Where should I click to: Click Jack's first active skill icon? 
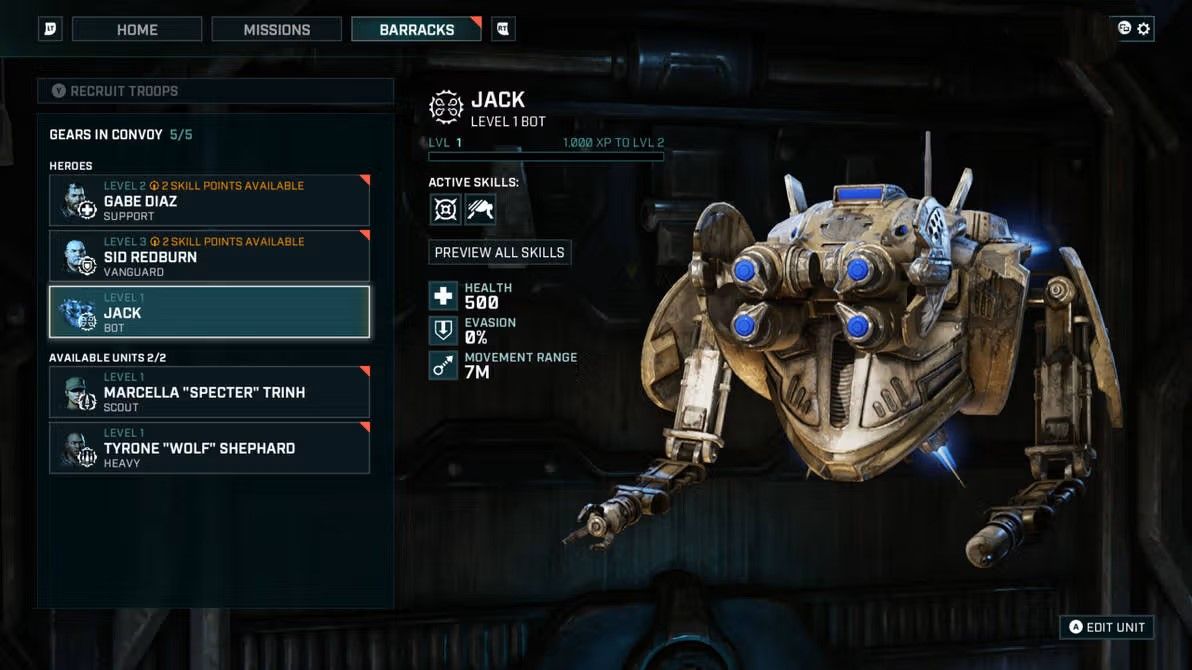[445, 209]
